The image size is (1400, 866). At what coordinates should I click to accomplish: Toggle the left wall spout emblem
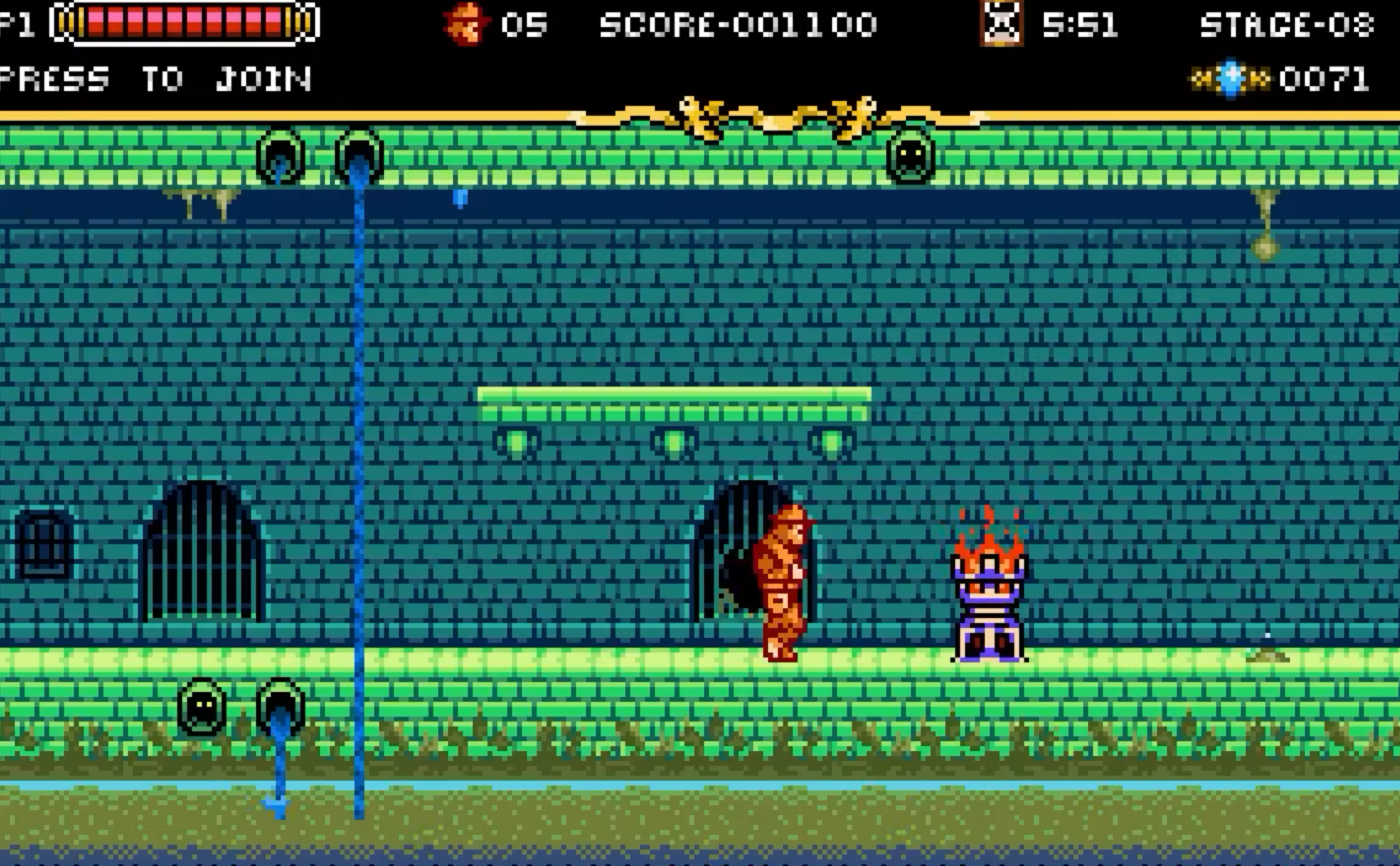280,156
